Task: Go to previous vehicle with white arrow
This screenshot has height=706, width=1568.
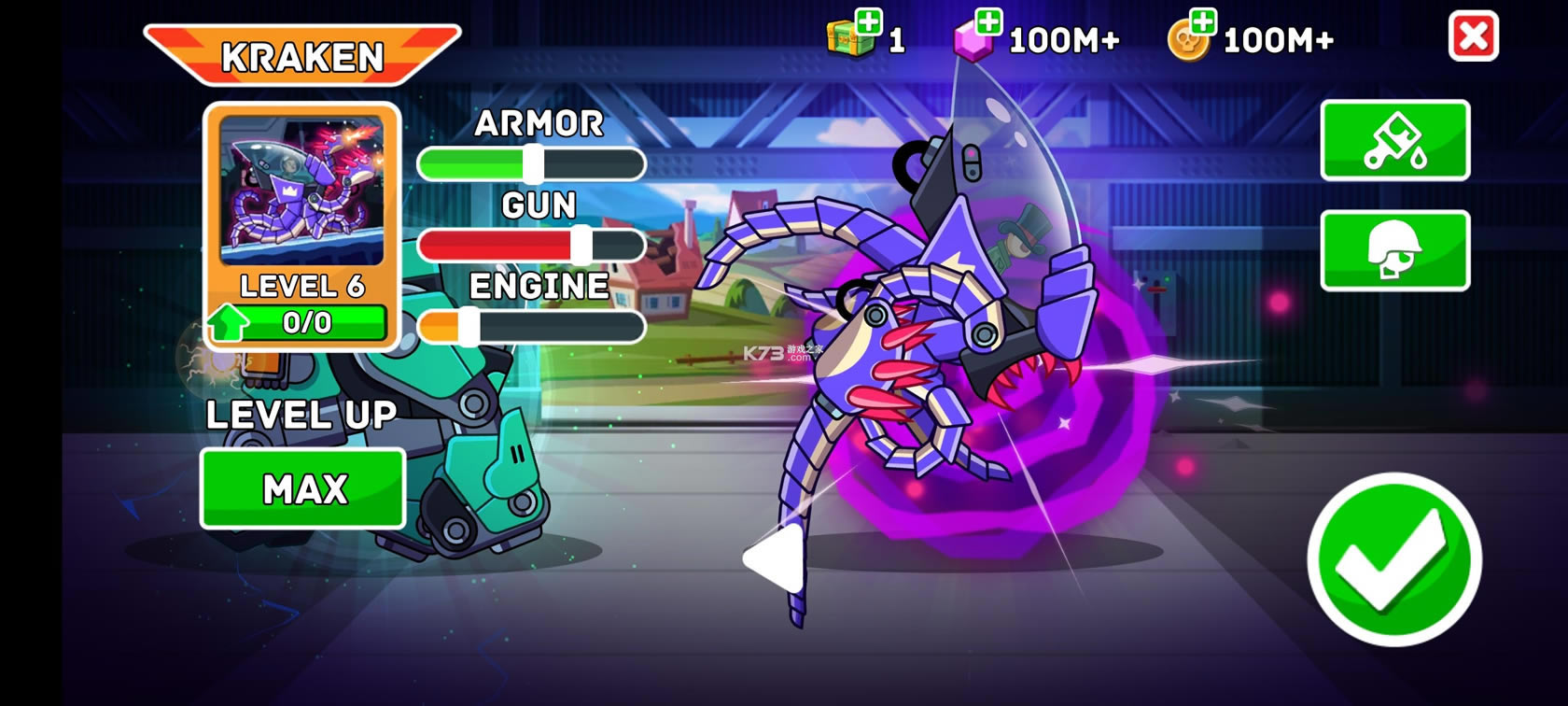Action: coord(774,558)
